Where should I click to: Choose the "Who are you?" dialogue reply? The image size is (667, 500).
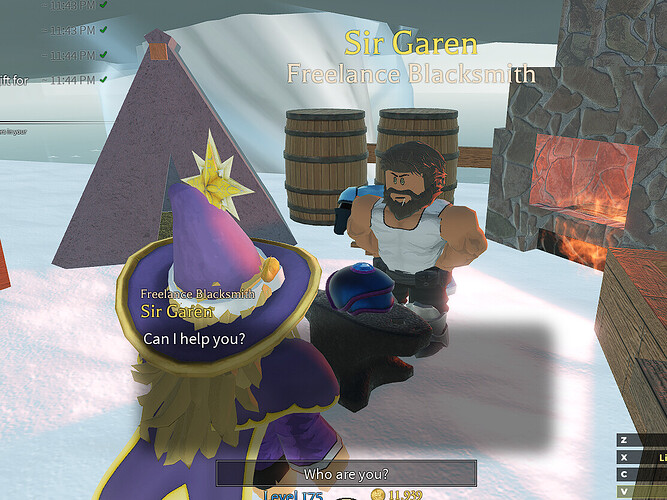(x=345, y=473)
